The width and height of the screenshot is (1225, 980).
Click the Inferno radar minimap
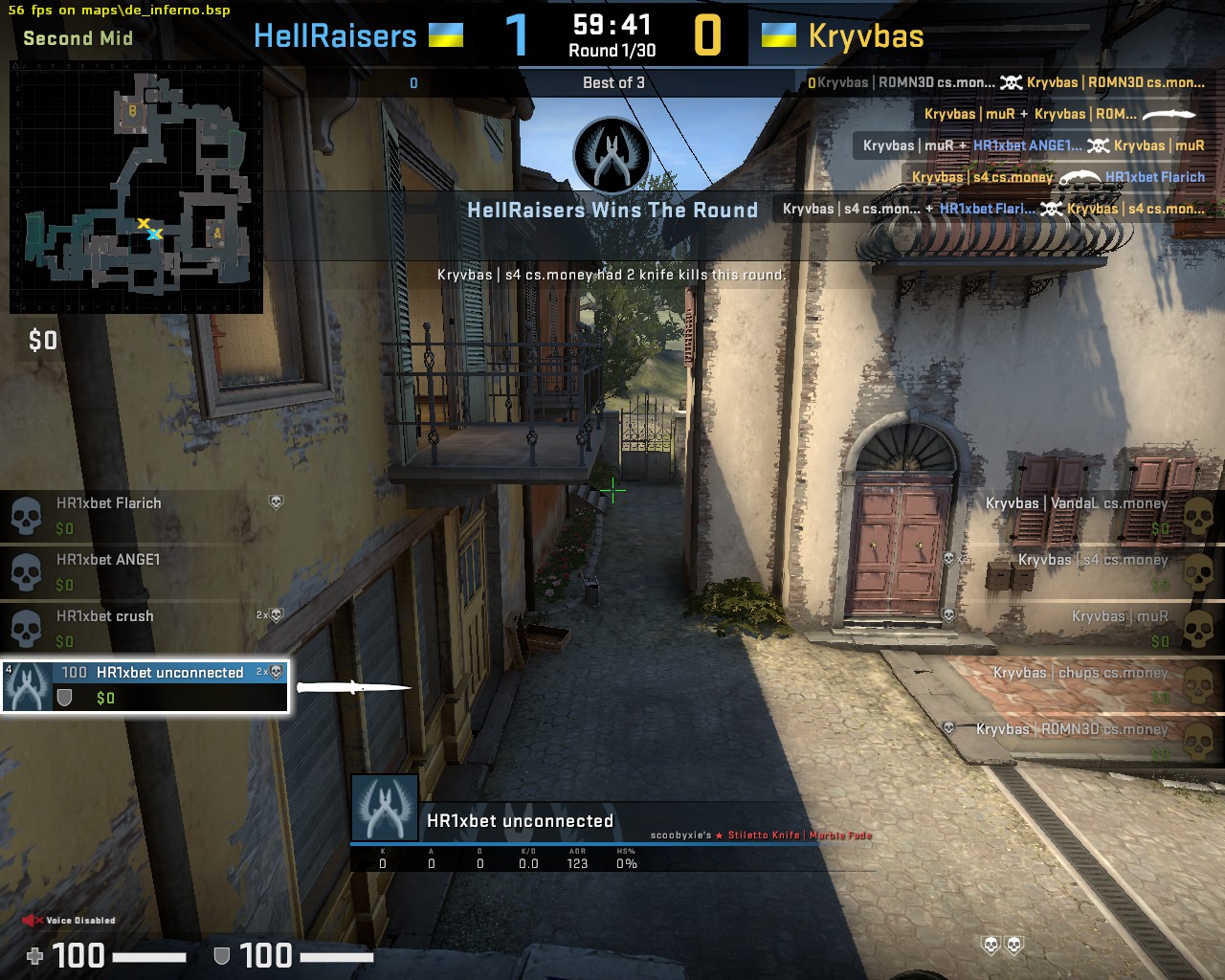coord(136,188)
